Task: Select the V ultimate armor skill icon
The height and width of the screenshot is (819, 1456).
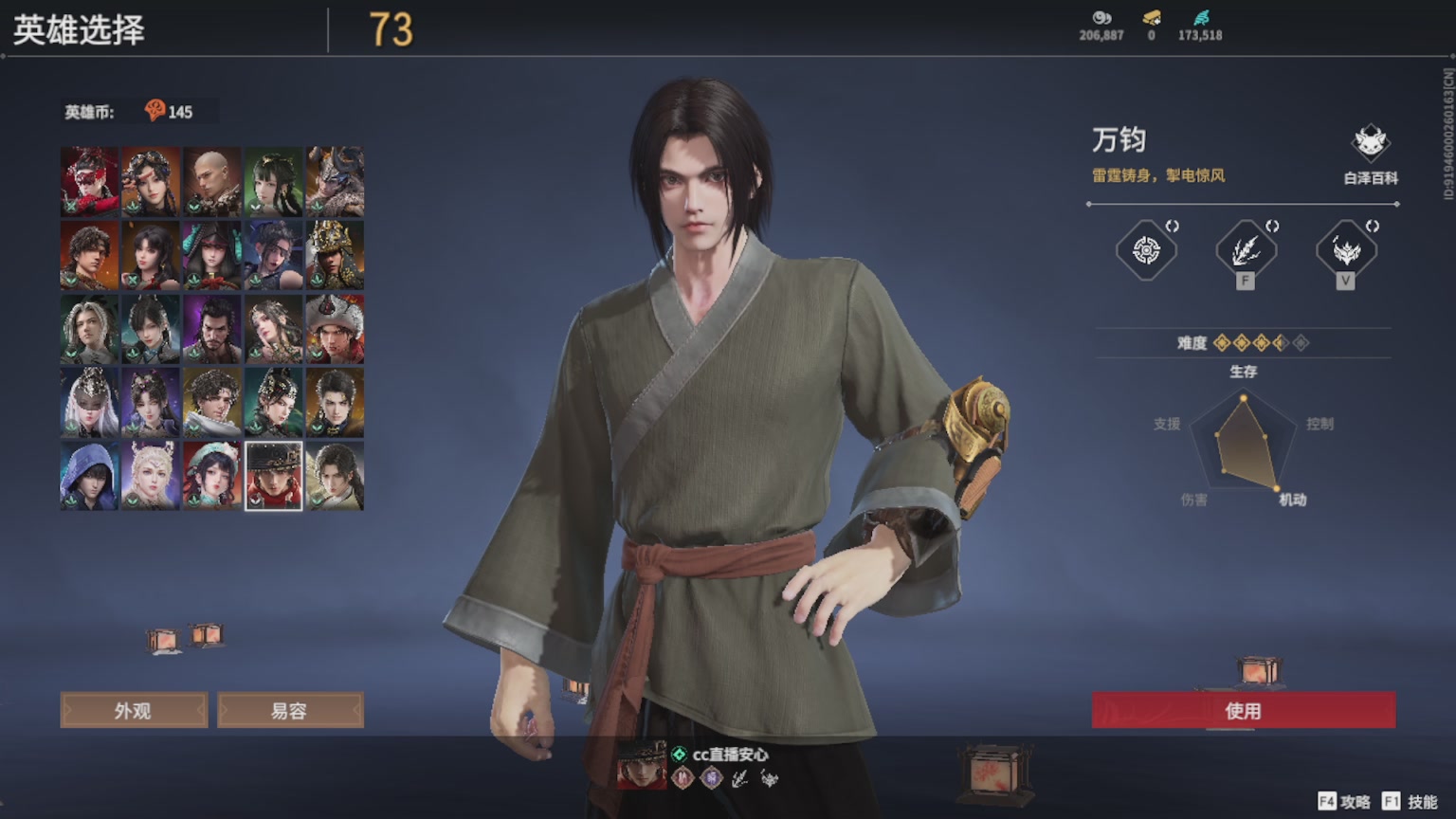Action: (1346, 249)
